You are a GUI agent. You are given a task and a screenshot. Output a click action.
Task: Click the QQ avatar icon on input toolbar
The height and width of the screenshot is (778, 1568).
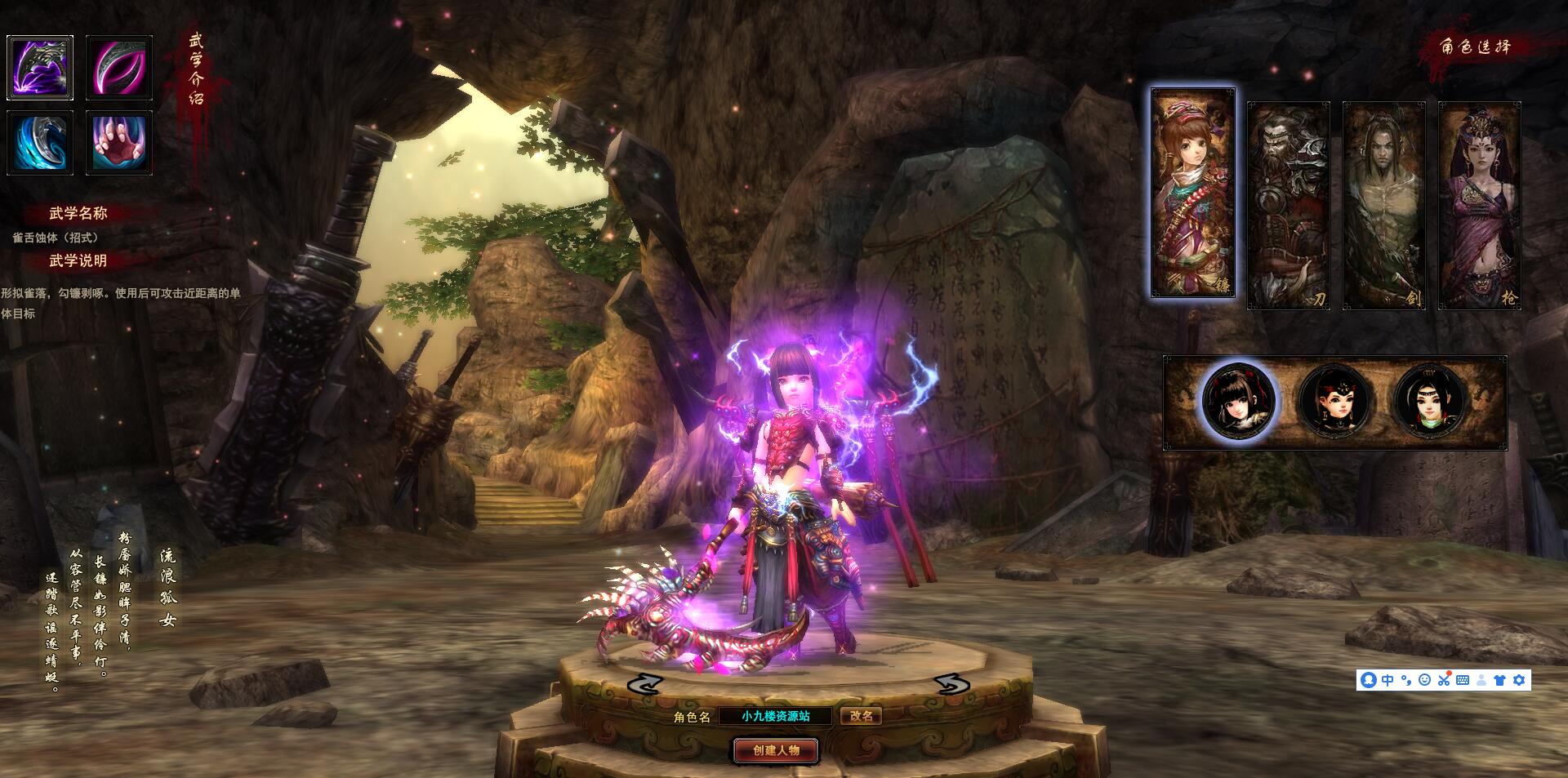click(x=1369, y=681)
